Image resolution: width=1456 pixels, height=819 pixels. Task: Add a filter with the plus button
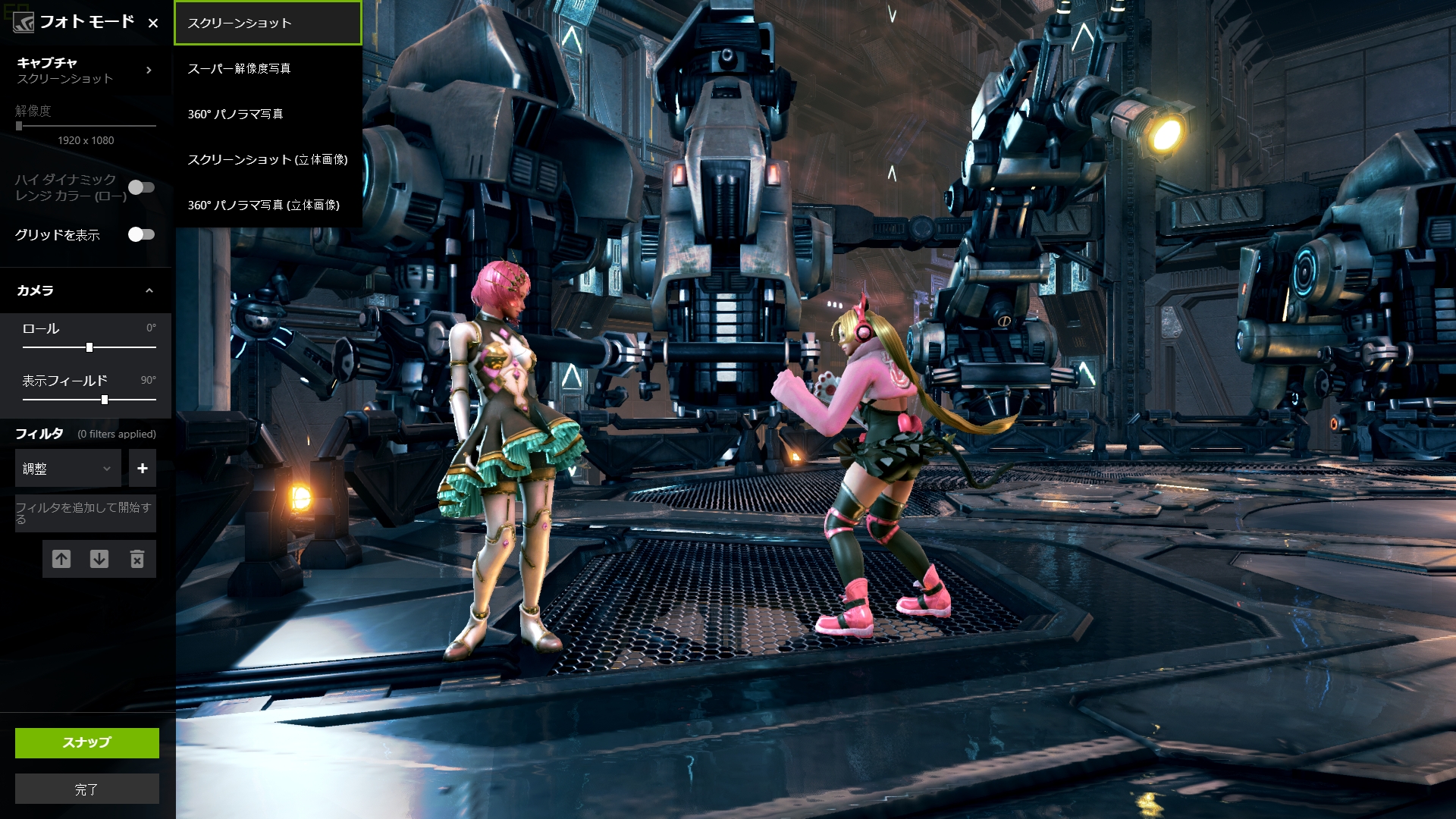click(143, 469)
